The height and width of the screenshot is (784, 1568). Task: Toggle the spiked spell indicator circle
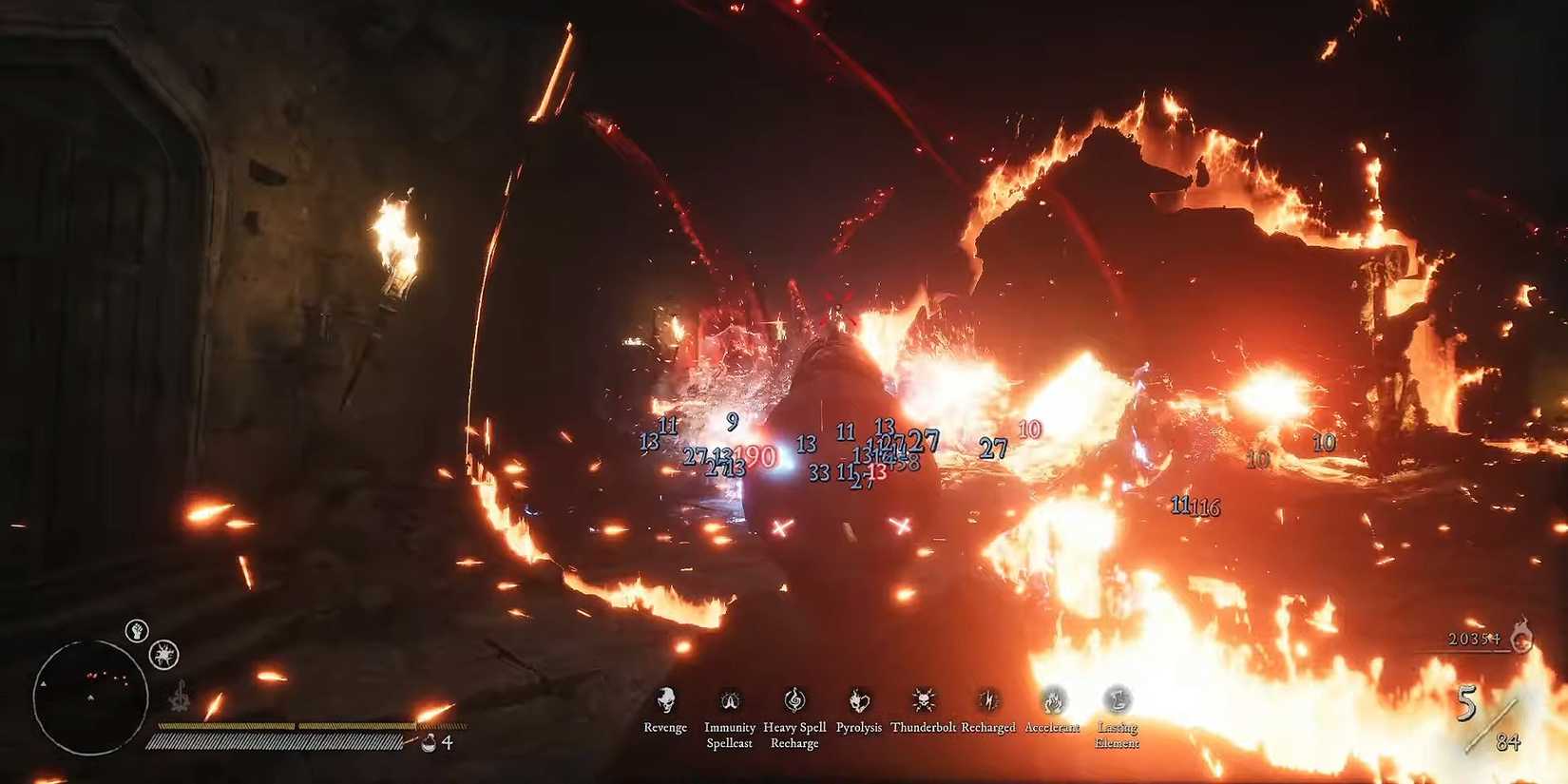pyautogui.click(x=162, y=656)
